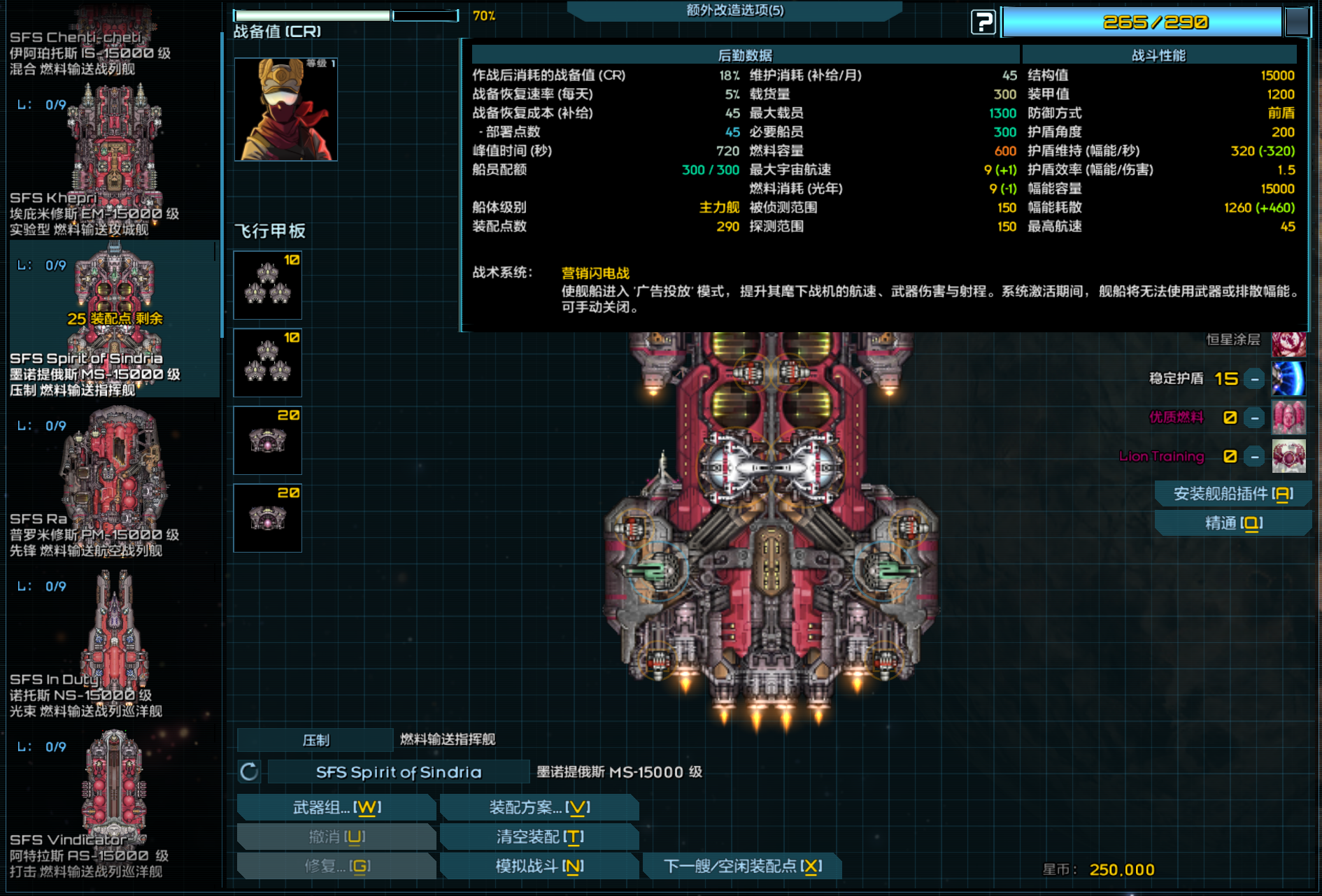
Task: Select the first fighter wing slot labeled 10
Action: (267, 285)
